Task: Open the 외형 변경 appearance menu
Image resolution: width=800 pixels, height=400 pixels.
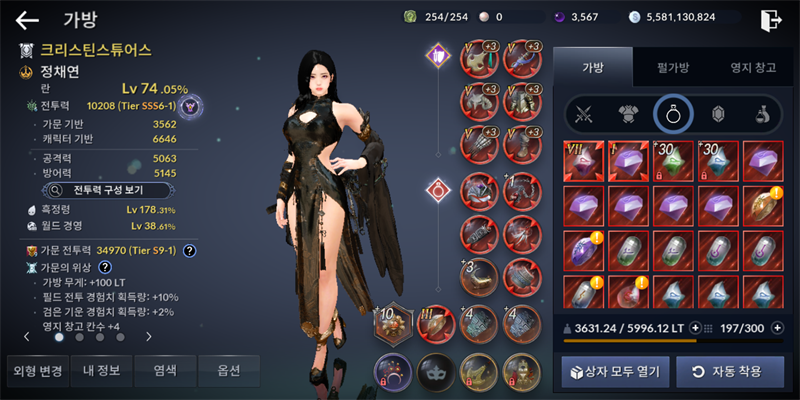Action: tap(37, 371)
